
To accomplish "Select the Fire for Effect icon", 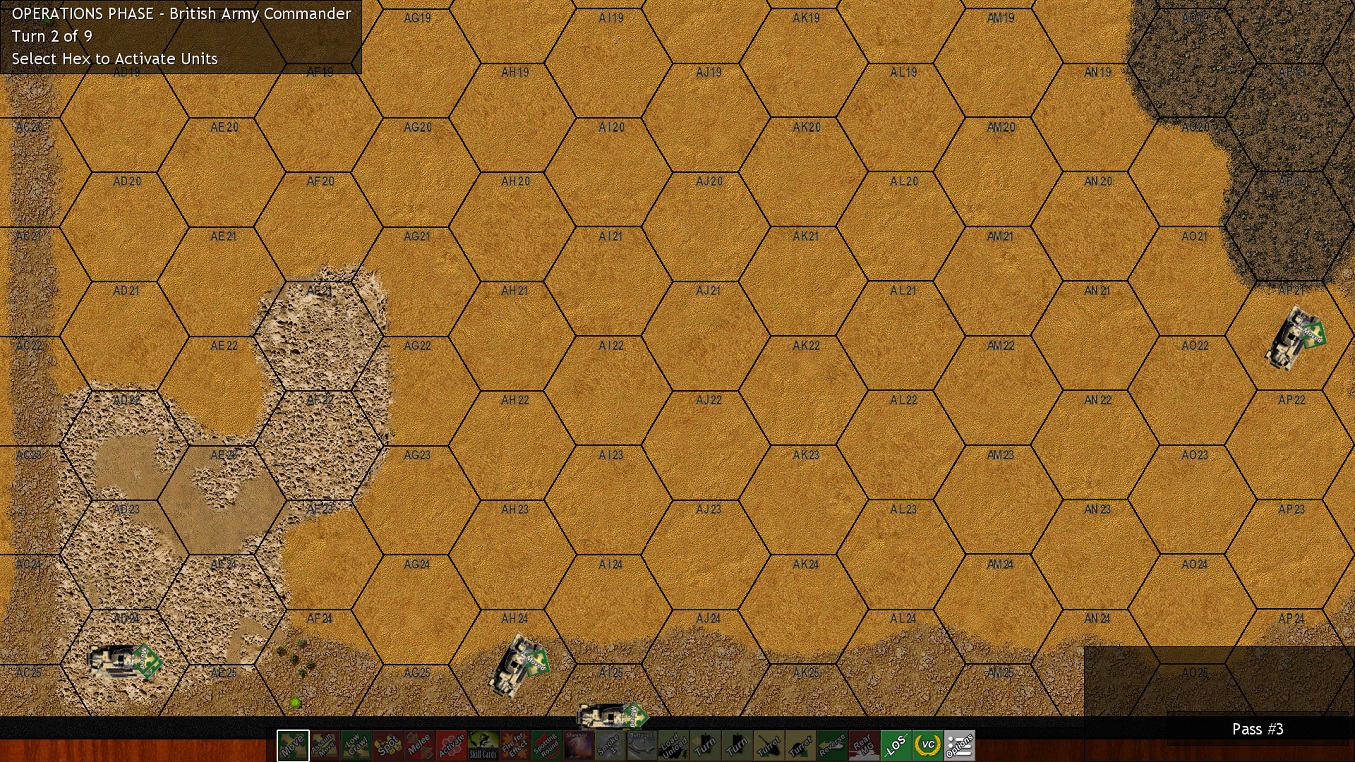I will coord(516,745).
